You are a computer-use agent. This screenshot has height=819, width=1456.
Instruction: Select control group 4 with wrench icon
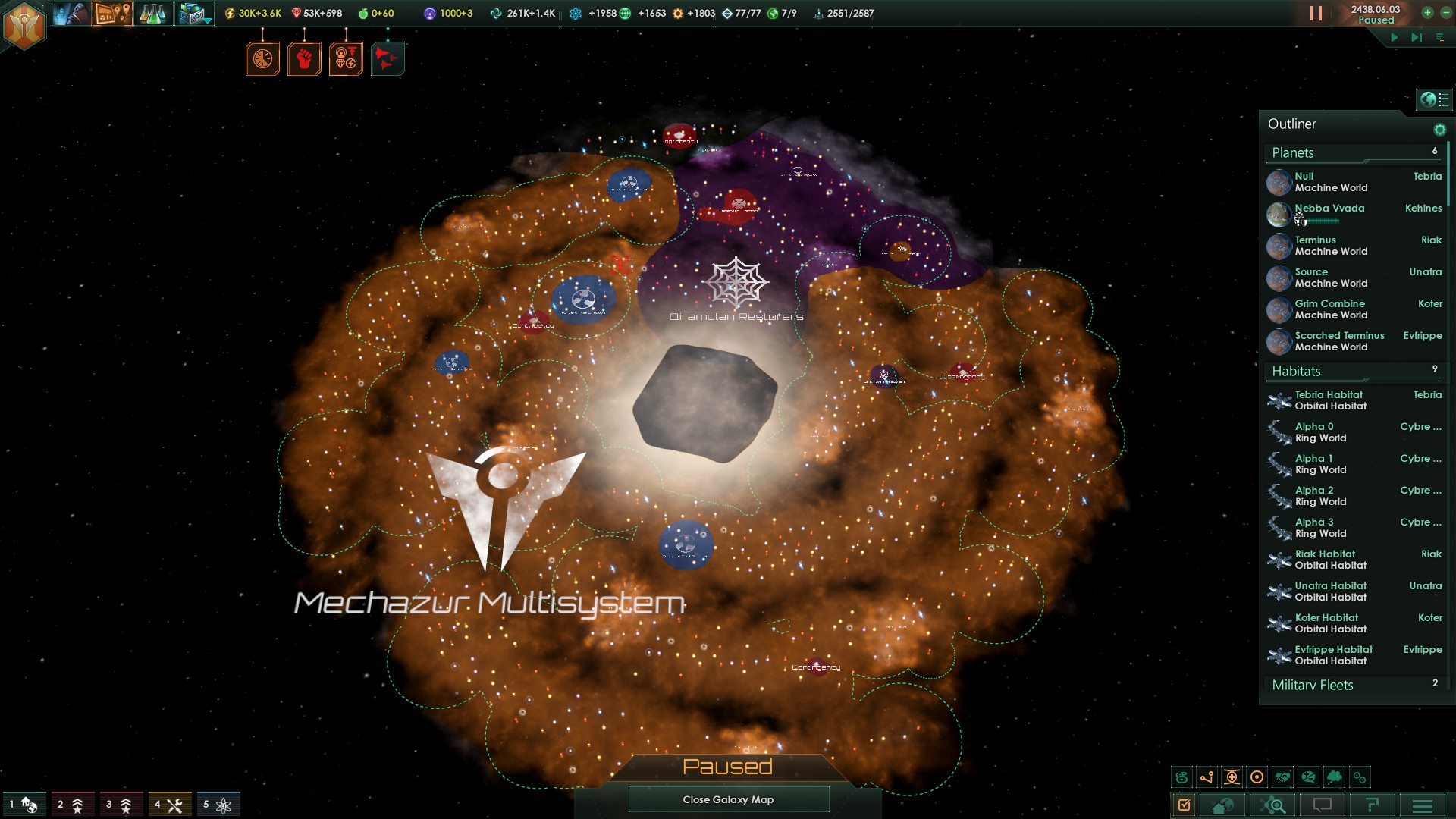169,805
